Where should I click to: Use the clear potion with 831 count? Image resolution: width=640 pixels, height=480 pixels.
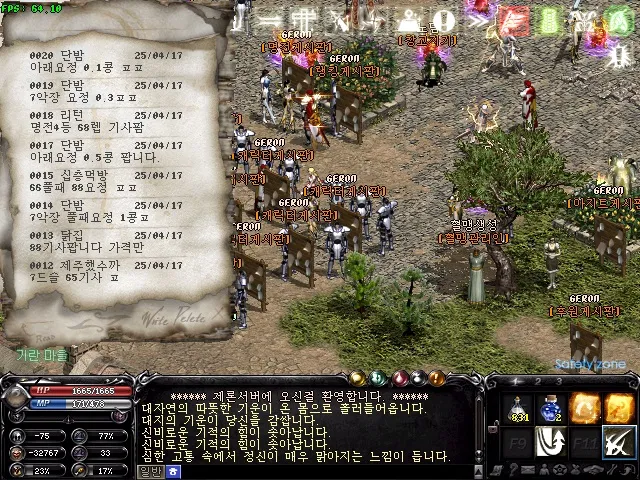tap(518, 408)
